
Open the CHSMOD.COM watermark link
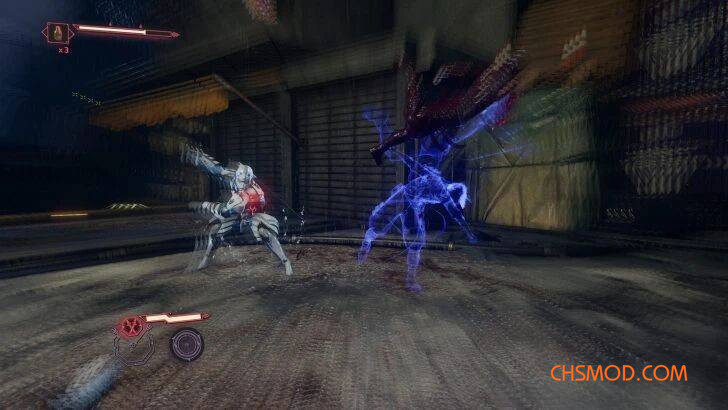(618, 373)
